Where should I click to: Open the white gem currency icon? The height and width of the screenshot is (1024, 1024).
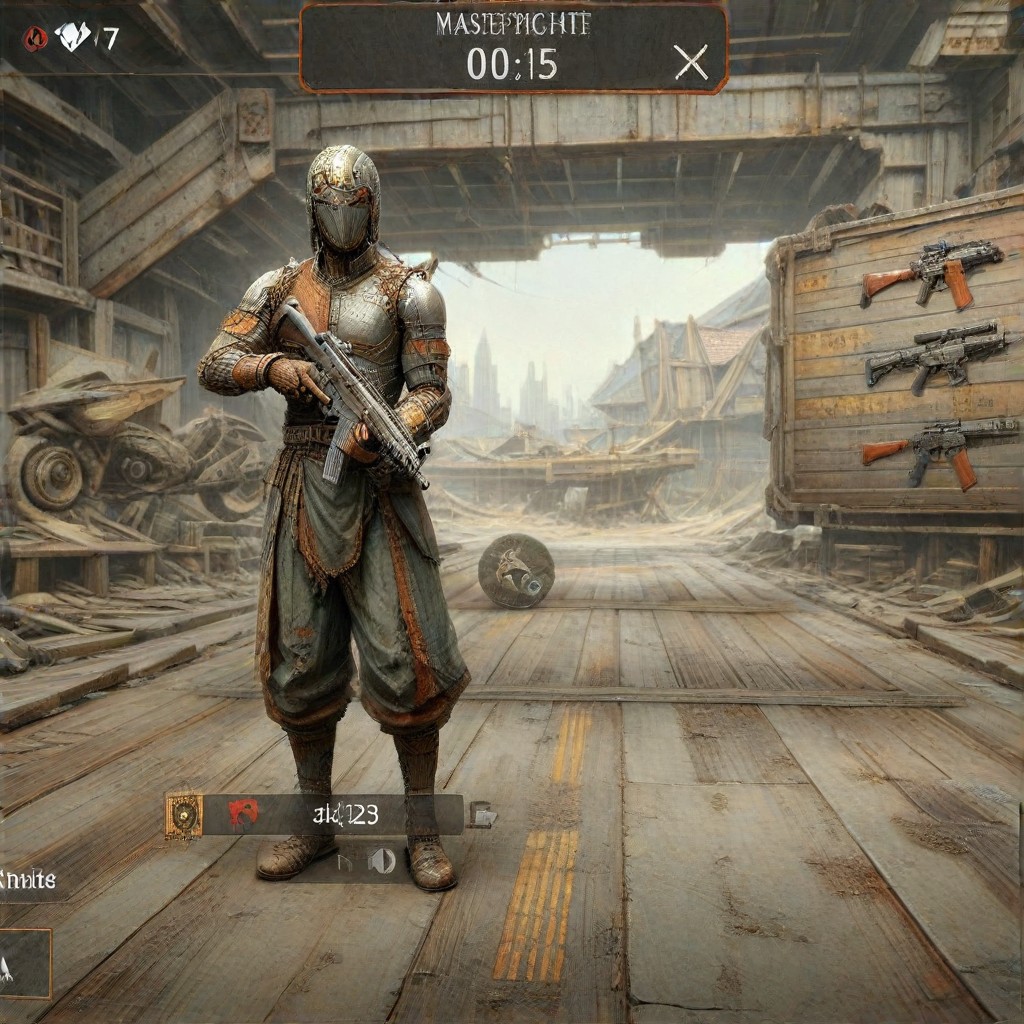72,38
